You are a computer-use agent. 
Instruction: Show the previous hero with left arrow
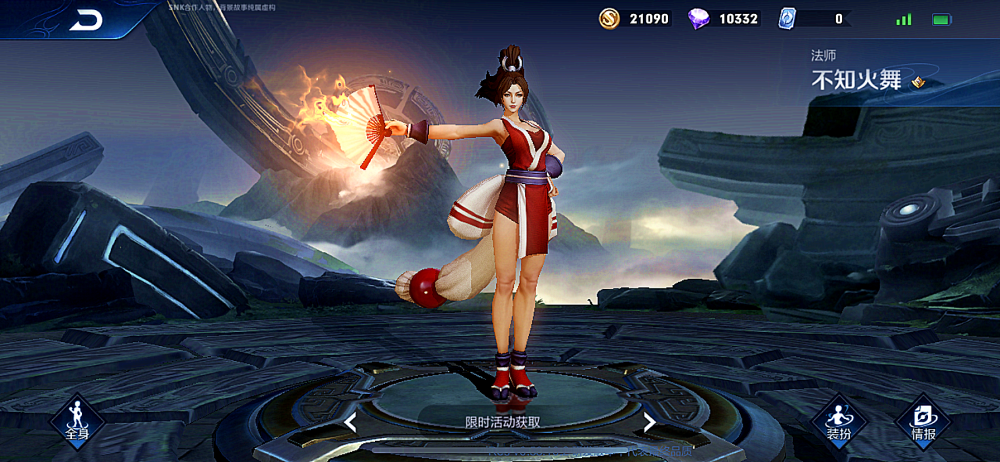(351, 422)
